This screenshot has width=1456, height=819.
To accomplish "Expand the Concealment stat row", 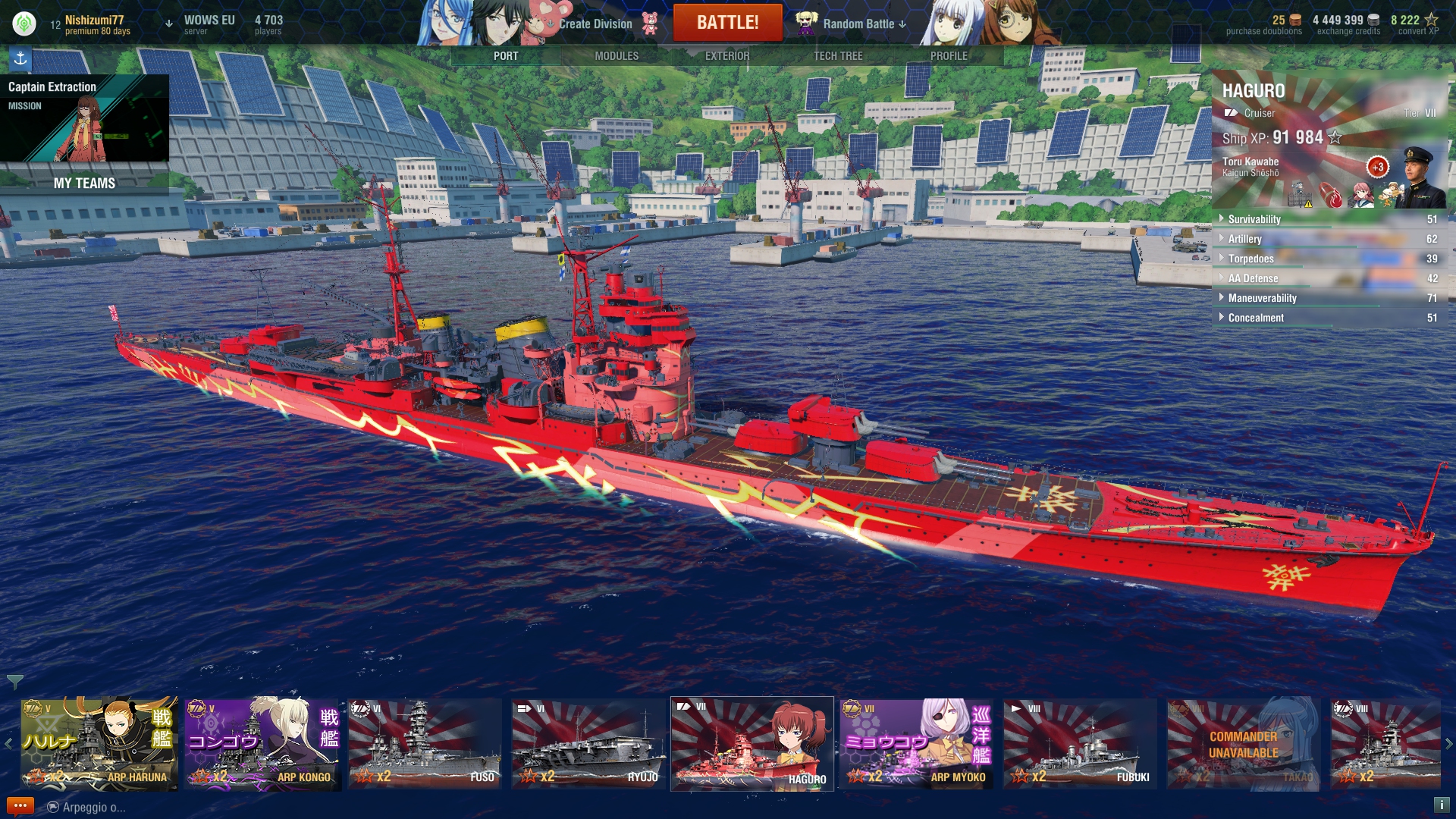I will click(1256, 318).
